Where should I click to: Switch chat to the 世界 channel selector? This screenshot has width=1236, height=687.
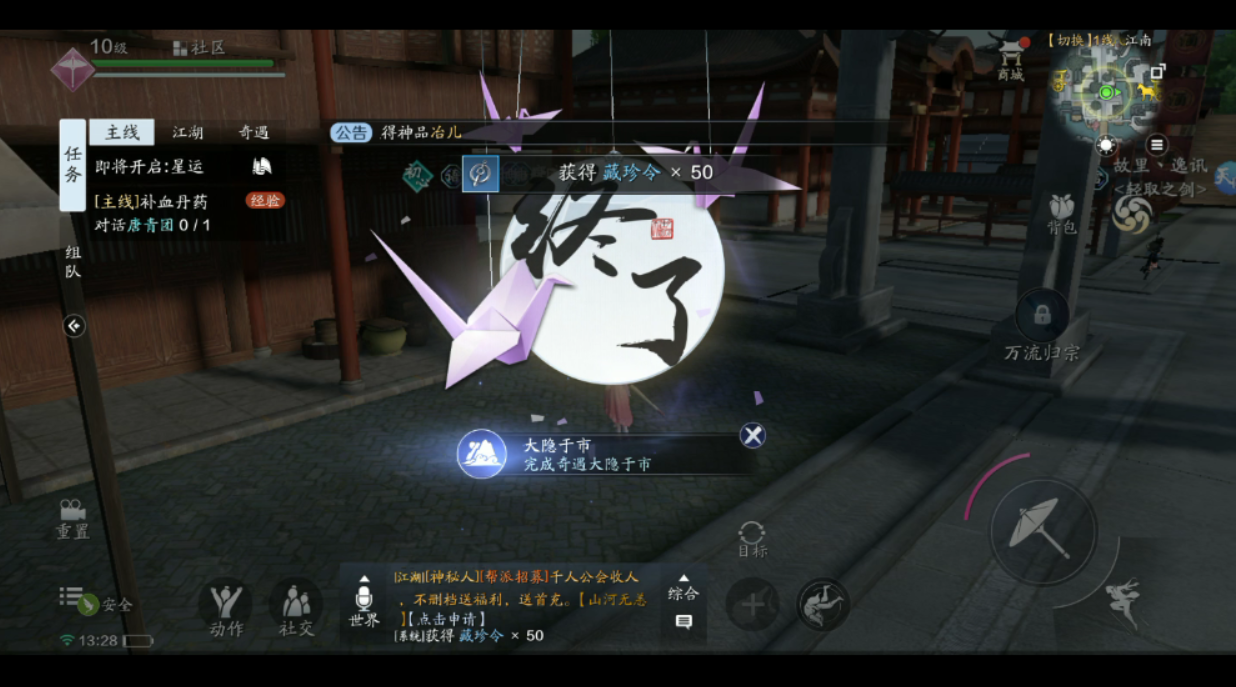coord(364,602)
